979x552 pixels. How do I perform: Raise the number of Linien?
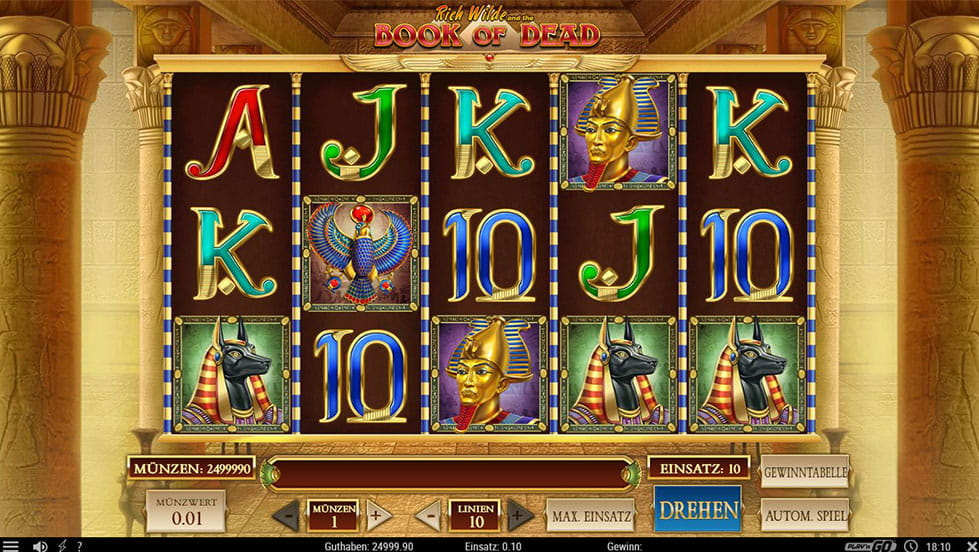click(x=520, y=517)
